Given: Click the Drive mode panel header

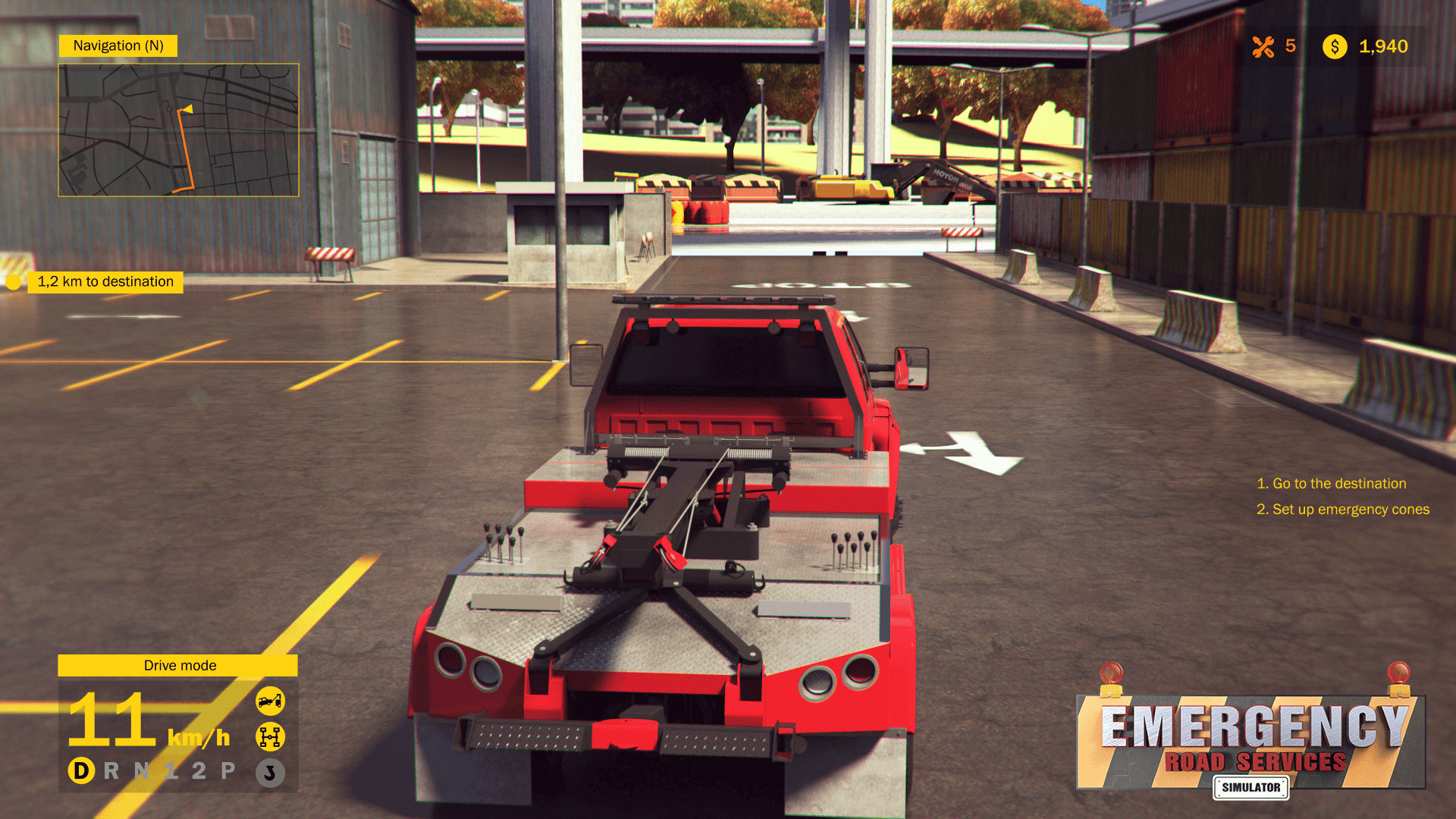Looking at the screenshot, I should pyautogui.click(x=179, y=666).
